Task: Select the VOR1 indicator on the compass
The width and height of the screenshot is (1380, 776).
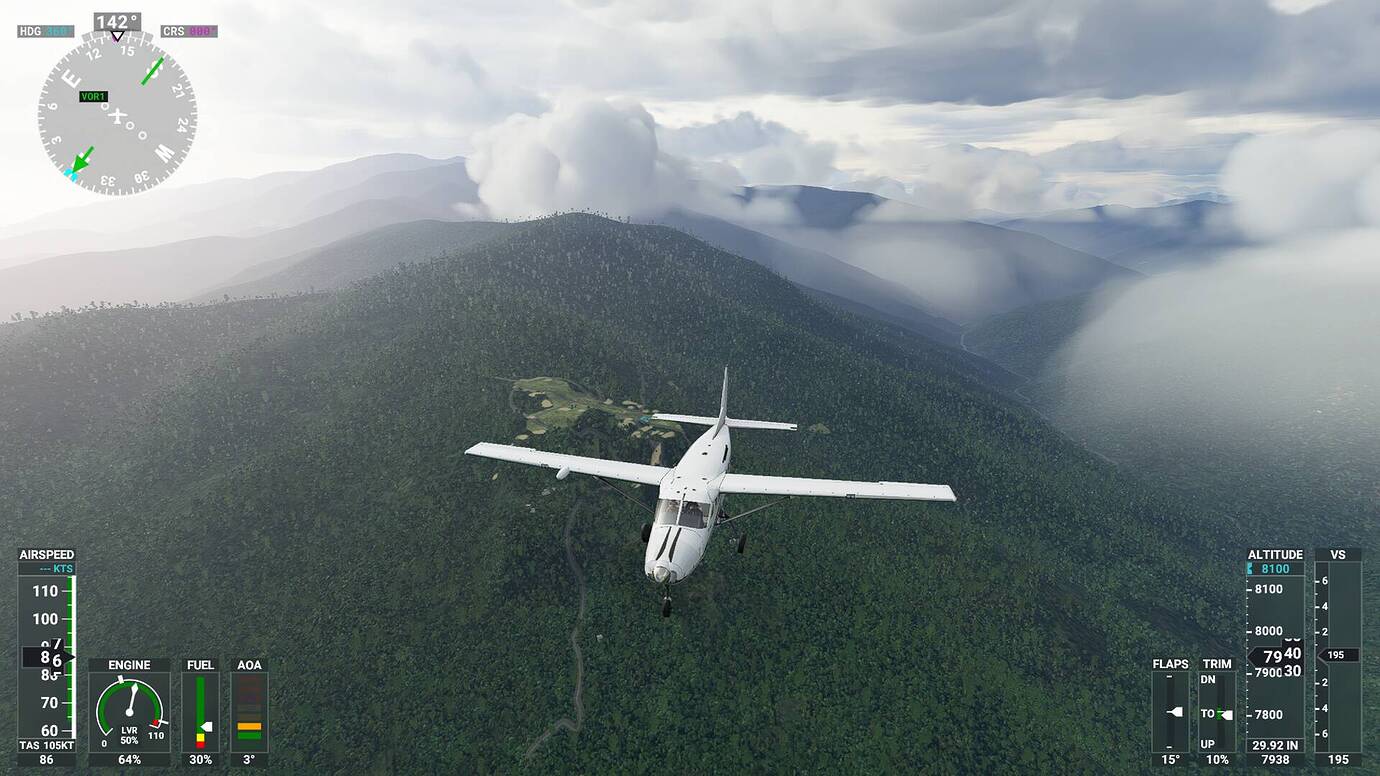Action: [x=95, y=95]
